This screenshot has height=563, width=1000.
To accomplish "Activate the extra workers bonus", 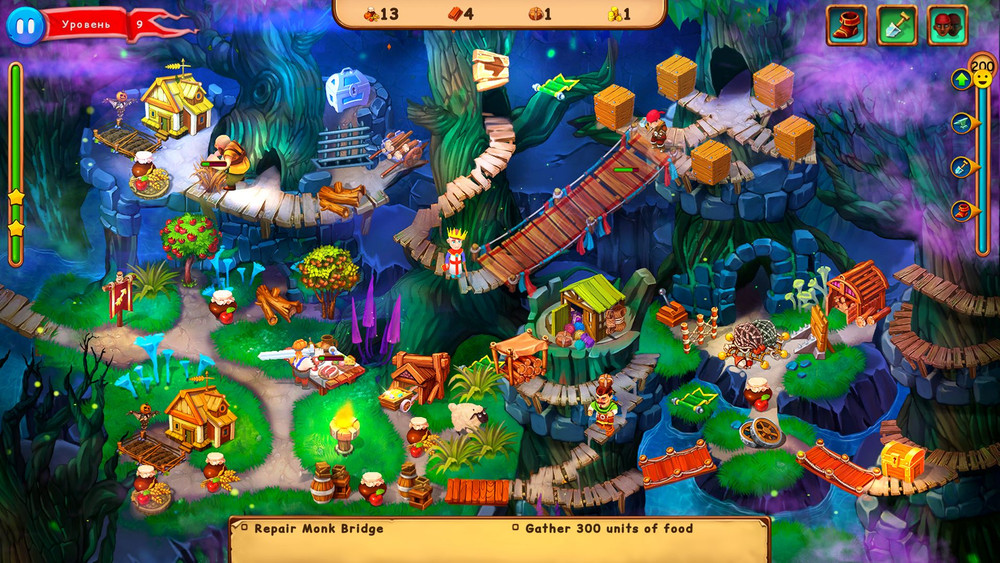I will click(x=947, y=25).
